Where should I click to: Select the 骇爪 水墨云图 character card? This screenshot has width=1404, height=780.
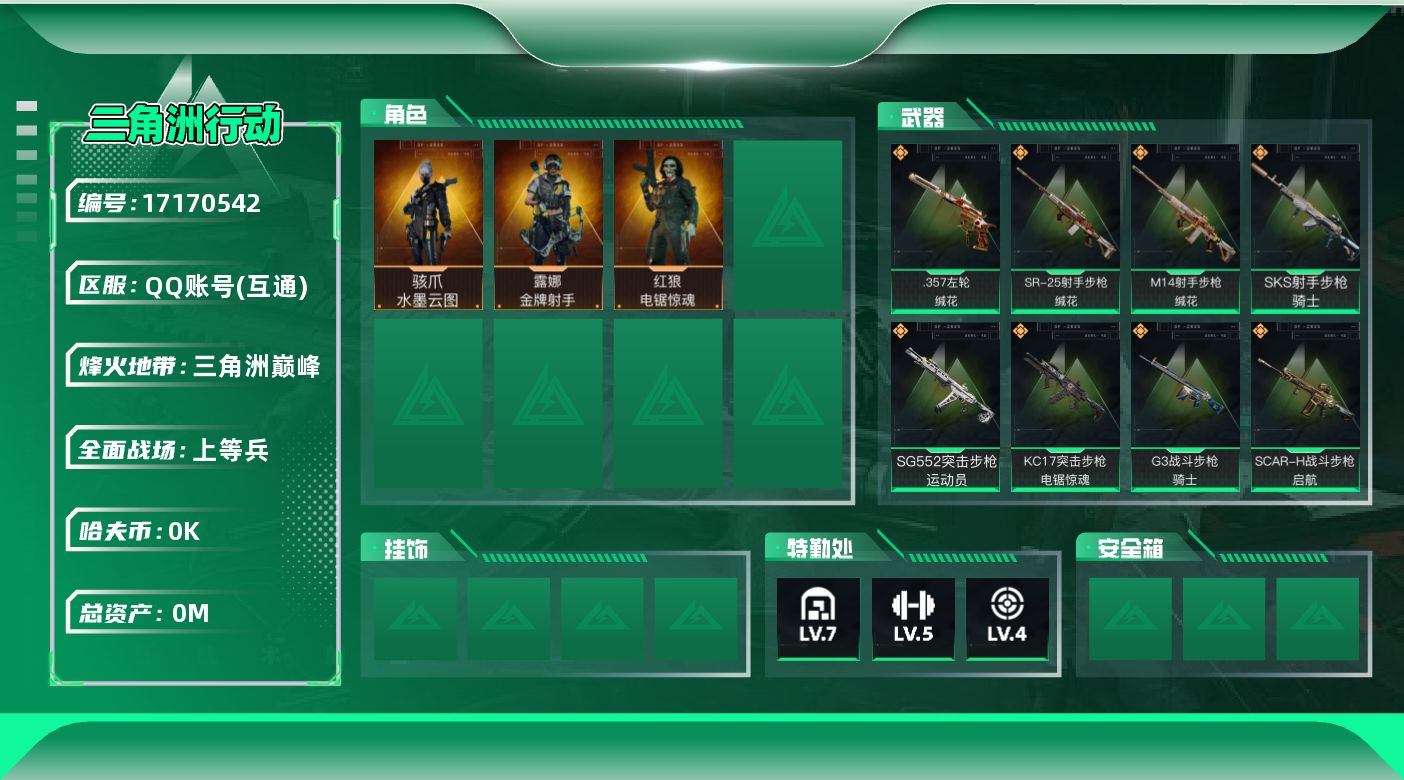tap(428, 225)
